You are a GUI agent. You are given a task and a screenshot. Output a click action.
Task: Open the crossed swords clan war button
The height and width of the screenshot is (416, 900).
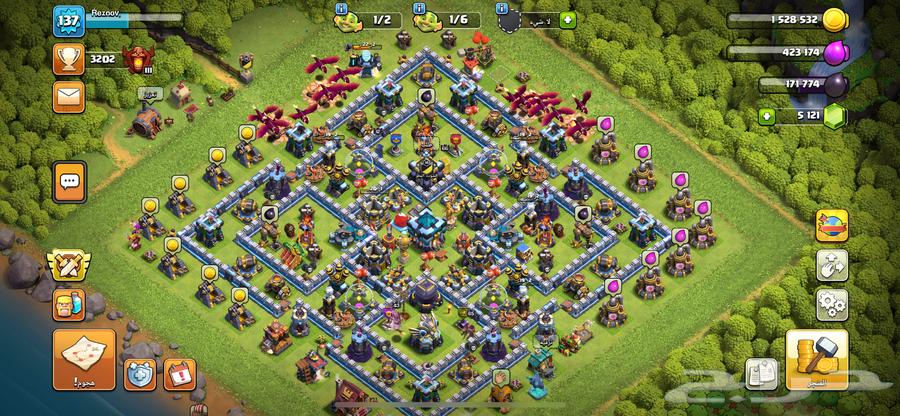point(67,267)
